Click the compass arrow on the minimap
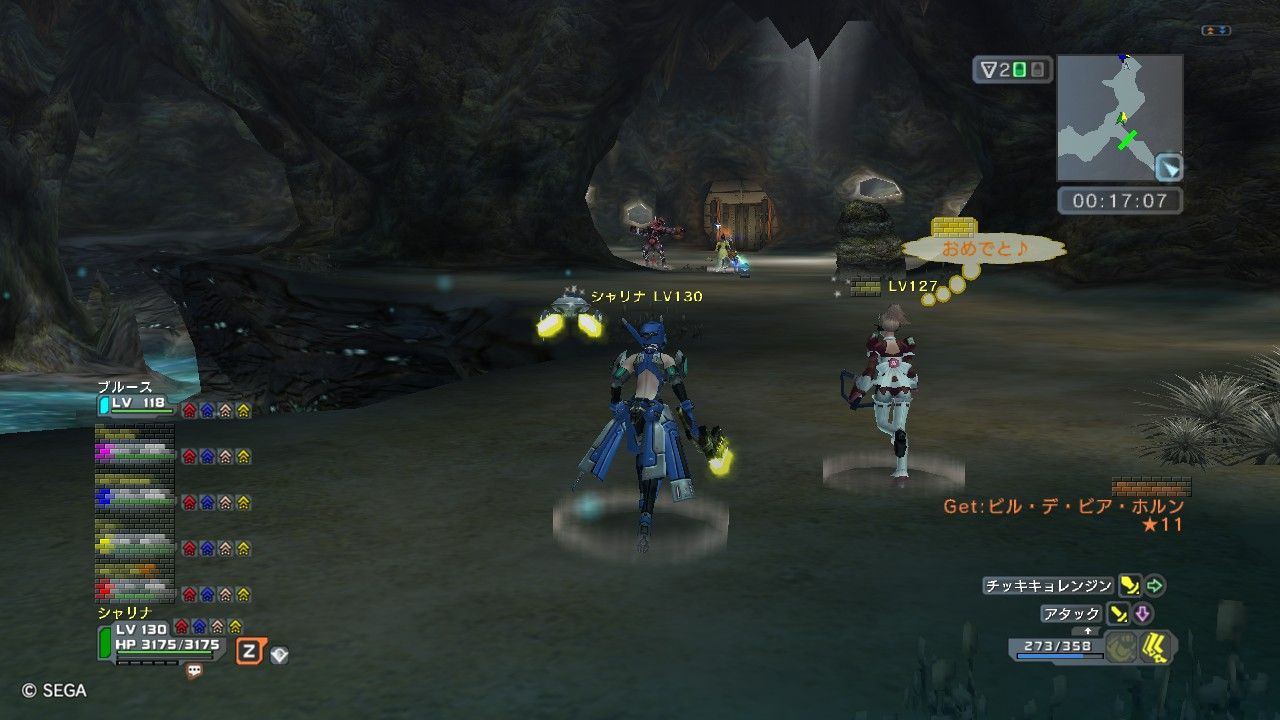The width and height of the screenshot is (1280, 720). 1168,167
